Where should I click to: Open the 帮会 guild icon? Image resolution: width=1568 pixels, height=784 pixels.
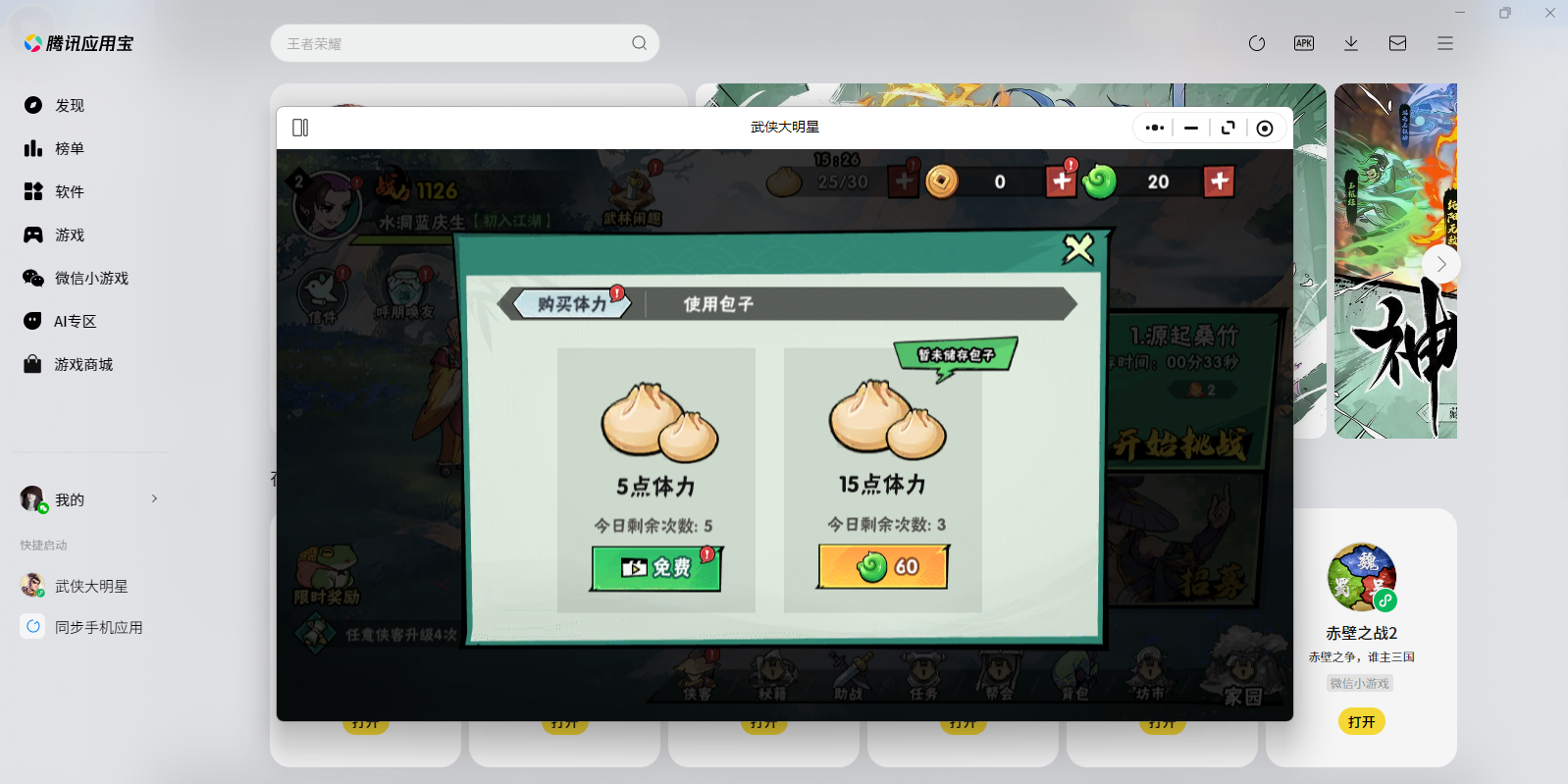999,677
